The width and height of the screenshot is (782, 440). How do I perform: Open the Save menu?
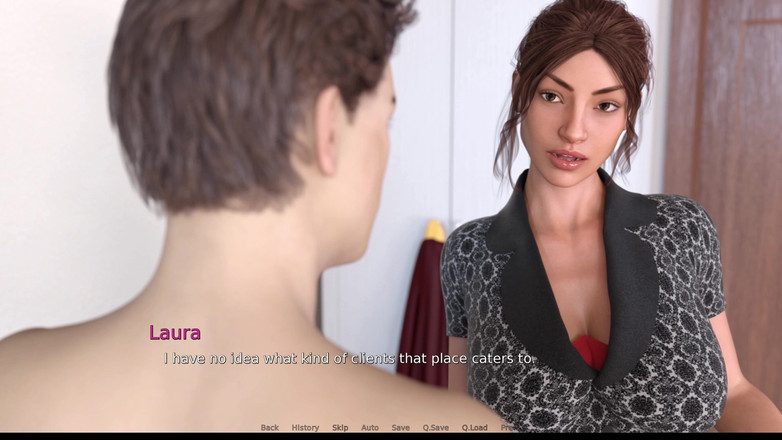(400, 428)
